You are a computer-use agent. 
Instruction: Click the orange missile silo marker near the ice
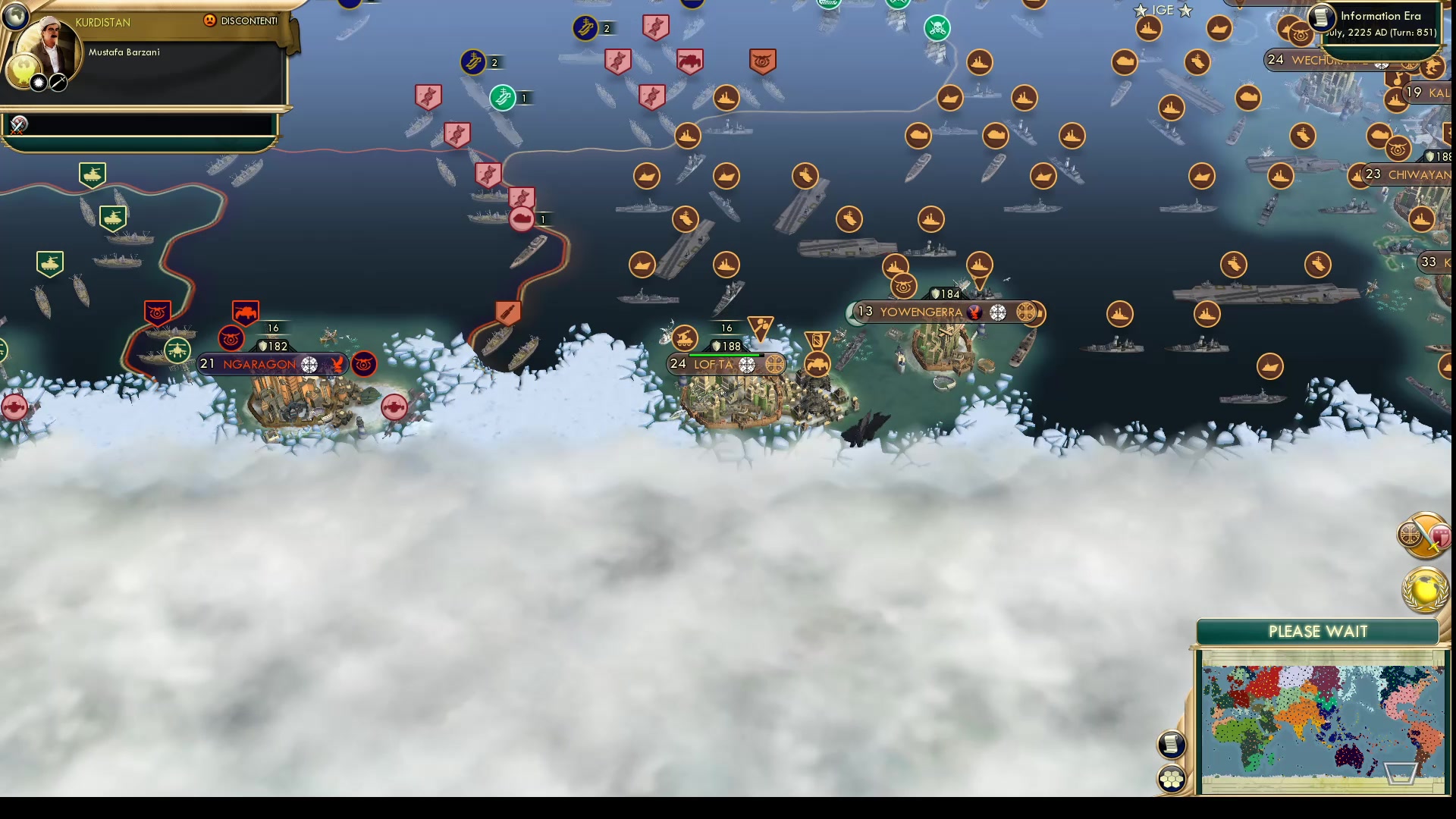click(x=507, y=312)
